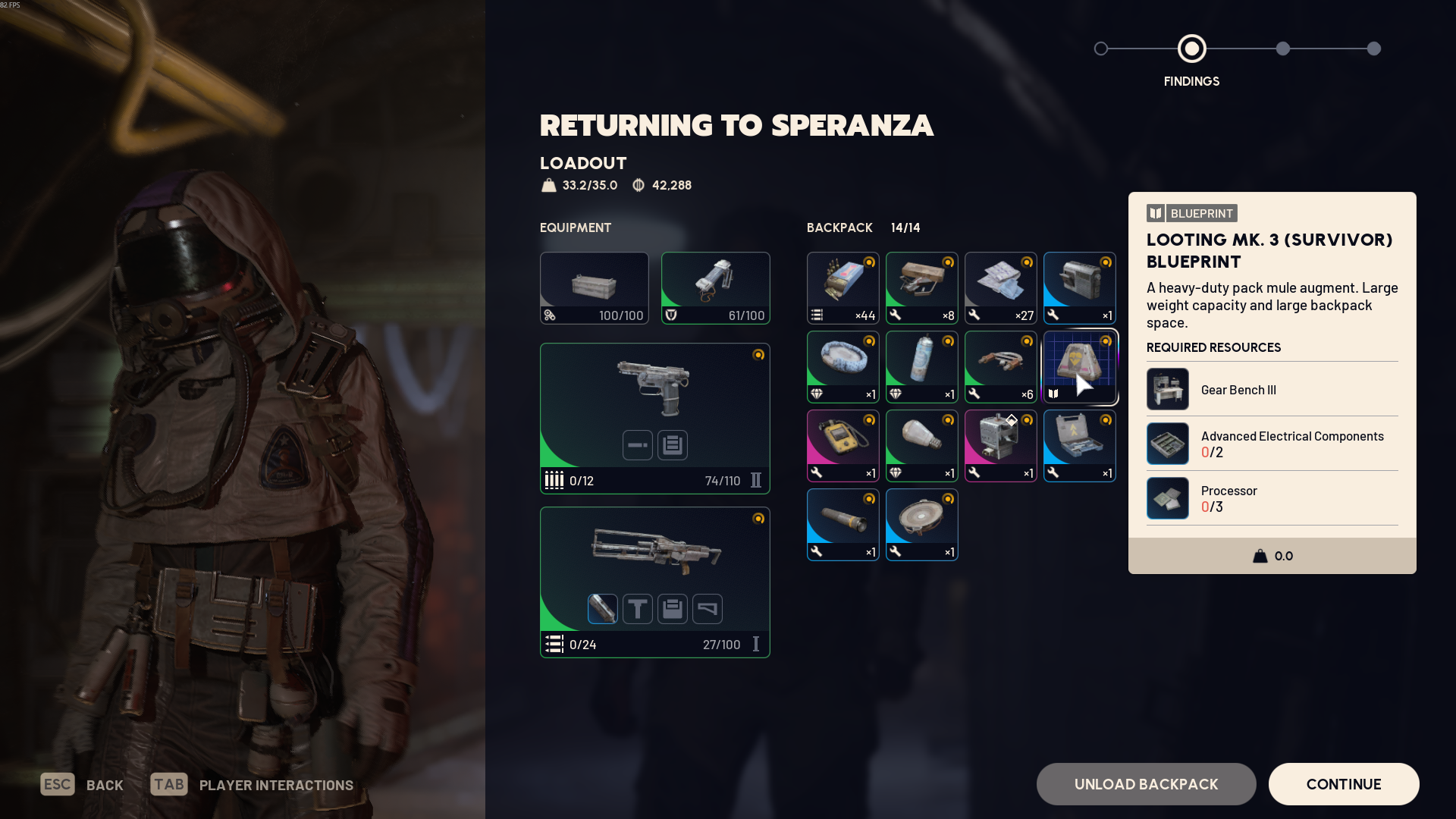Open the rifle's installed muzzle attachment slot
1456x819 pixels.
coord(602,609)
